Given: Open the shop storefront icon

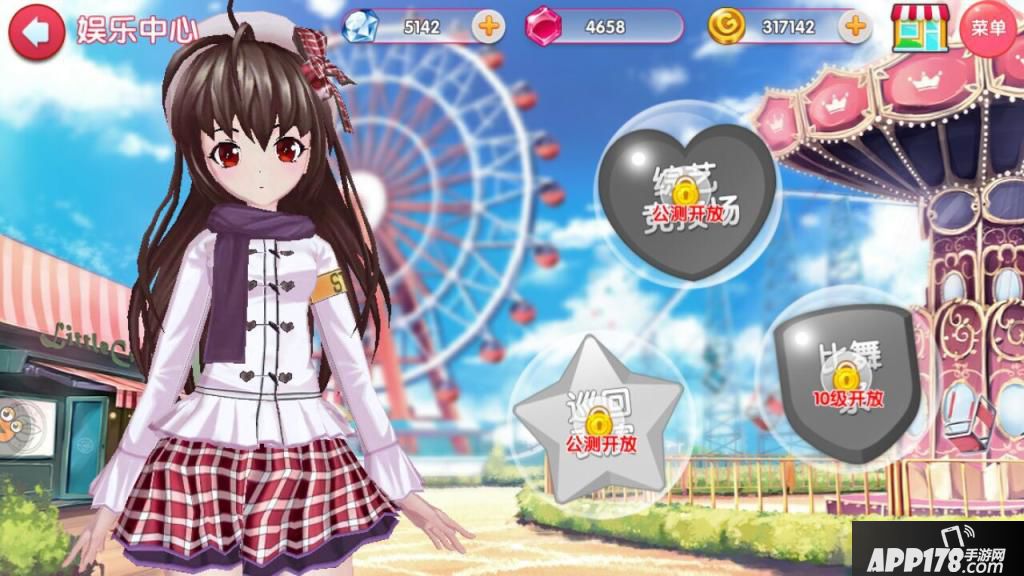Looking at the screenshot, I should tap(920, 28).
